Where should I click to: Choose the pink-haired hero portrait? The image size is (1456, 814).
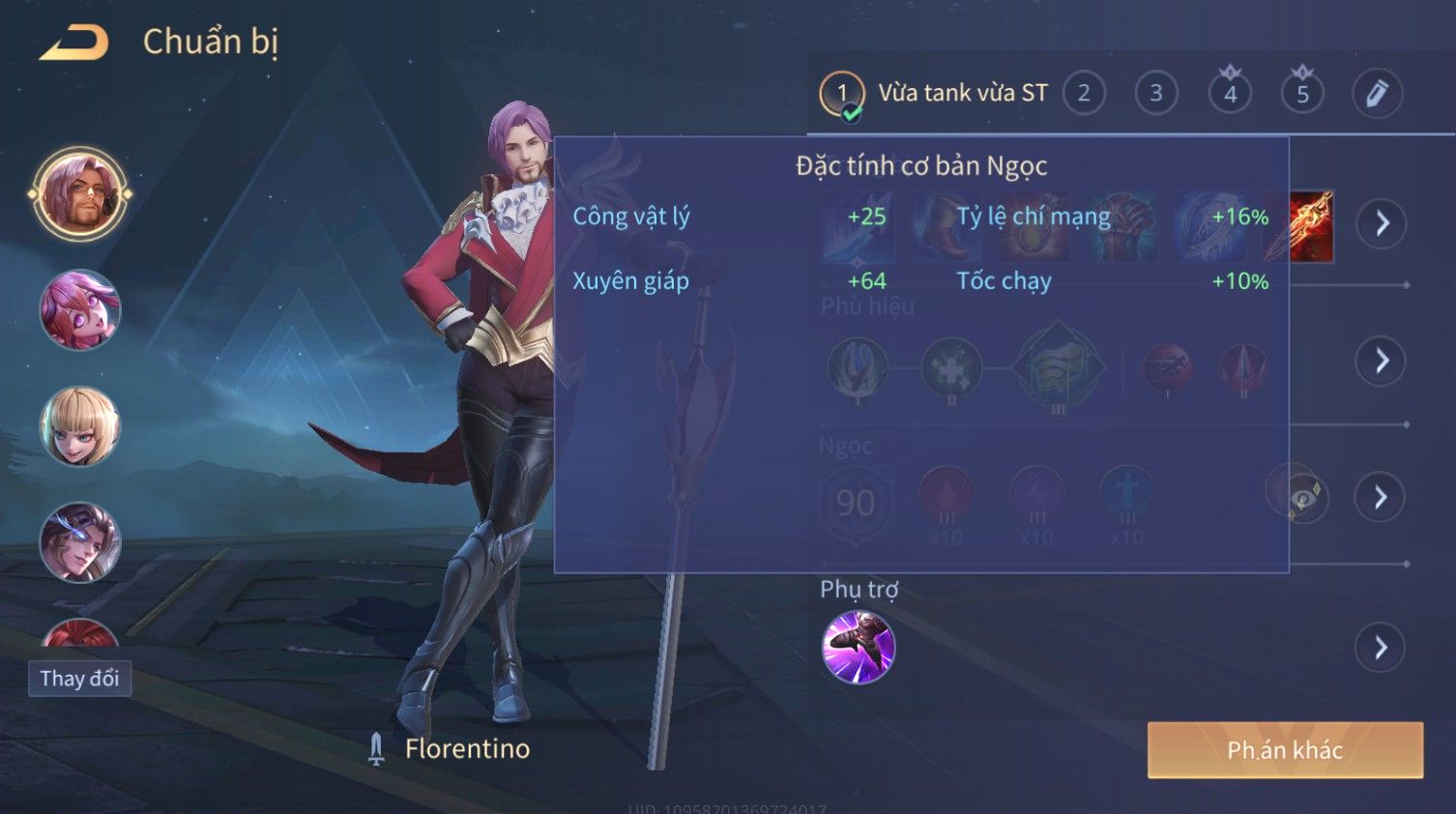click(80, 310)
